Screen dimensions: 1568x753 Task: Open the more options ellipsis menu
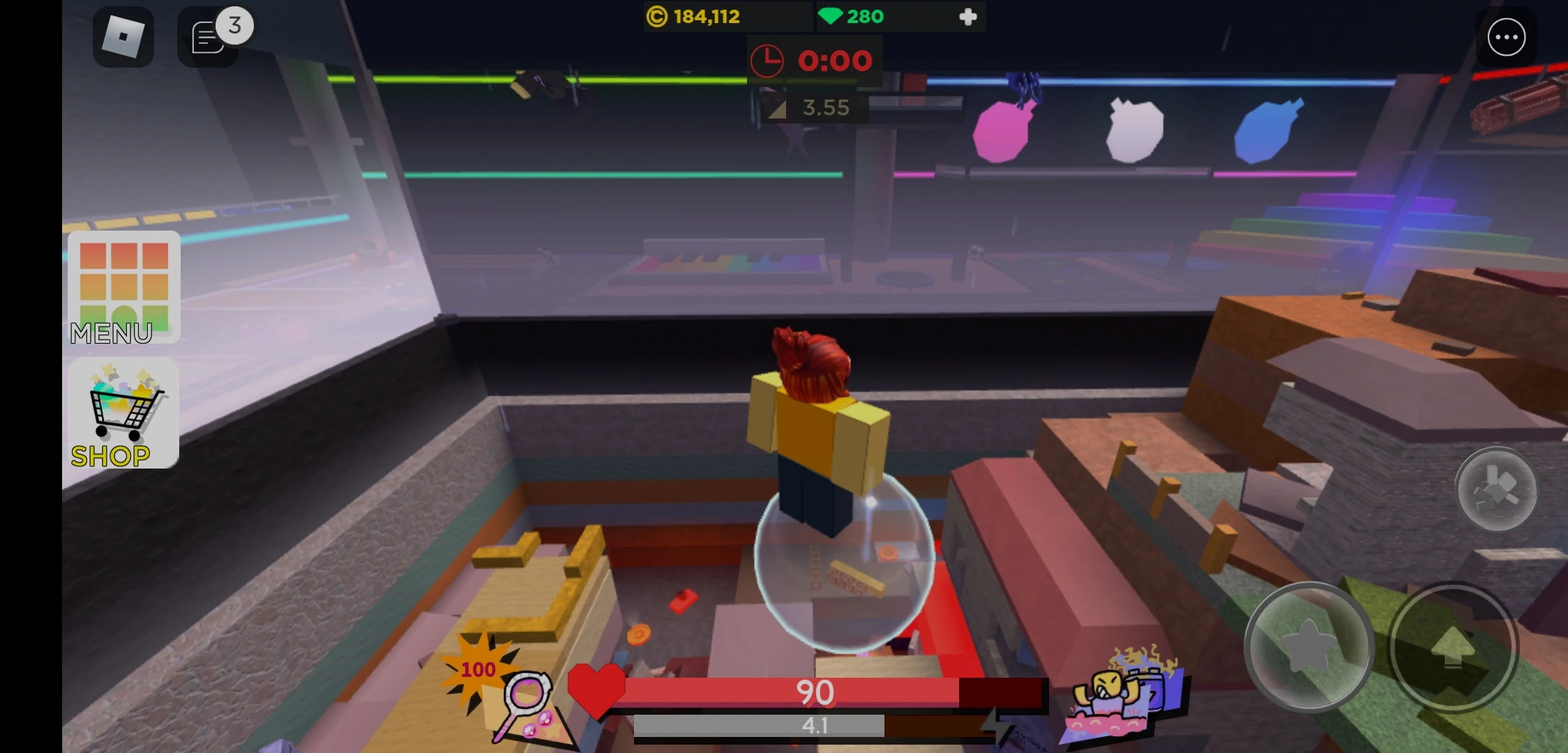point(1507,36)
